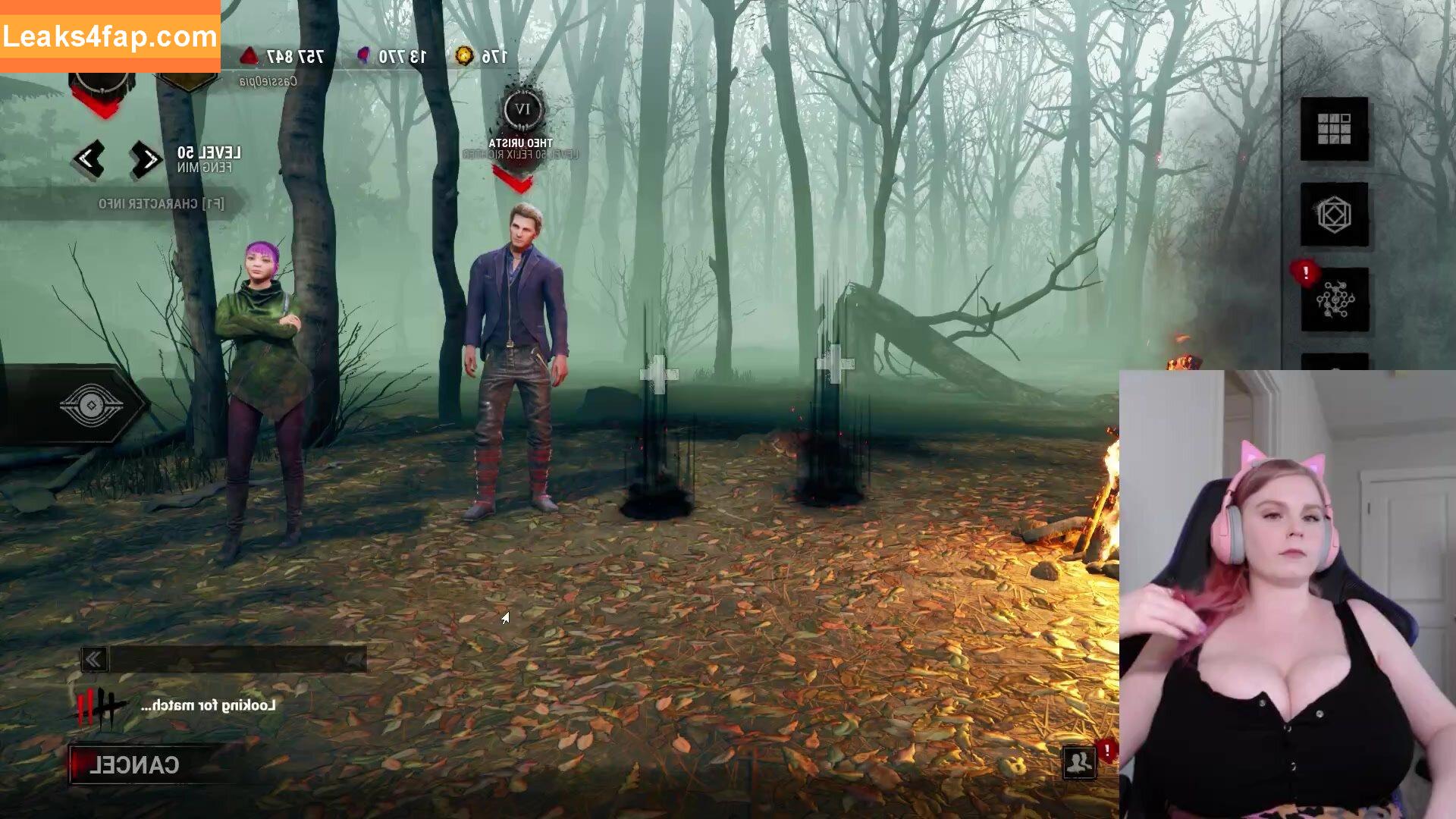Viewport: 1456px width, 819px height.
Task: Select the right-pointing character arrow
Action: (x=146, y=159)
